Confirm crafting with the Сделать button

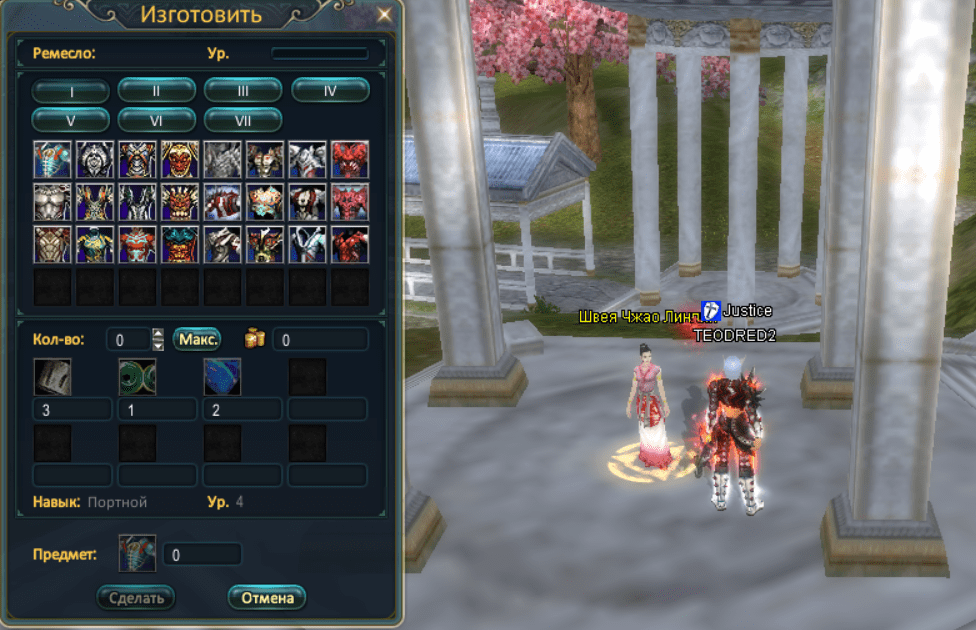(136, 598)
